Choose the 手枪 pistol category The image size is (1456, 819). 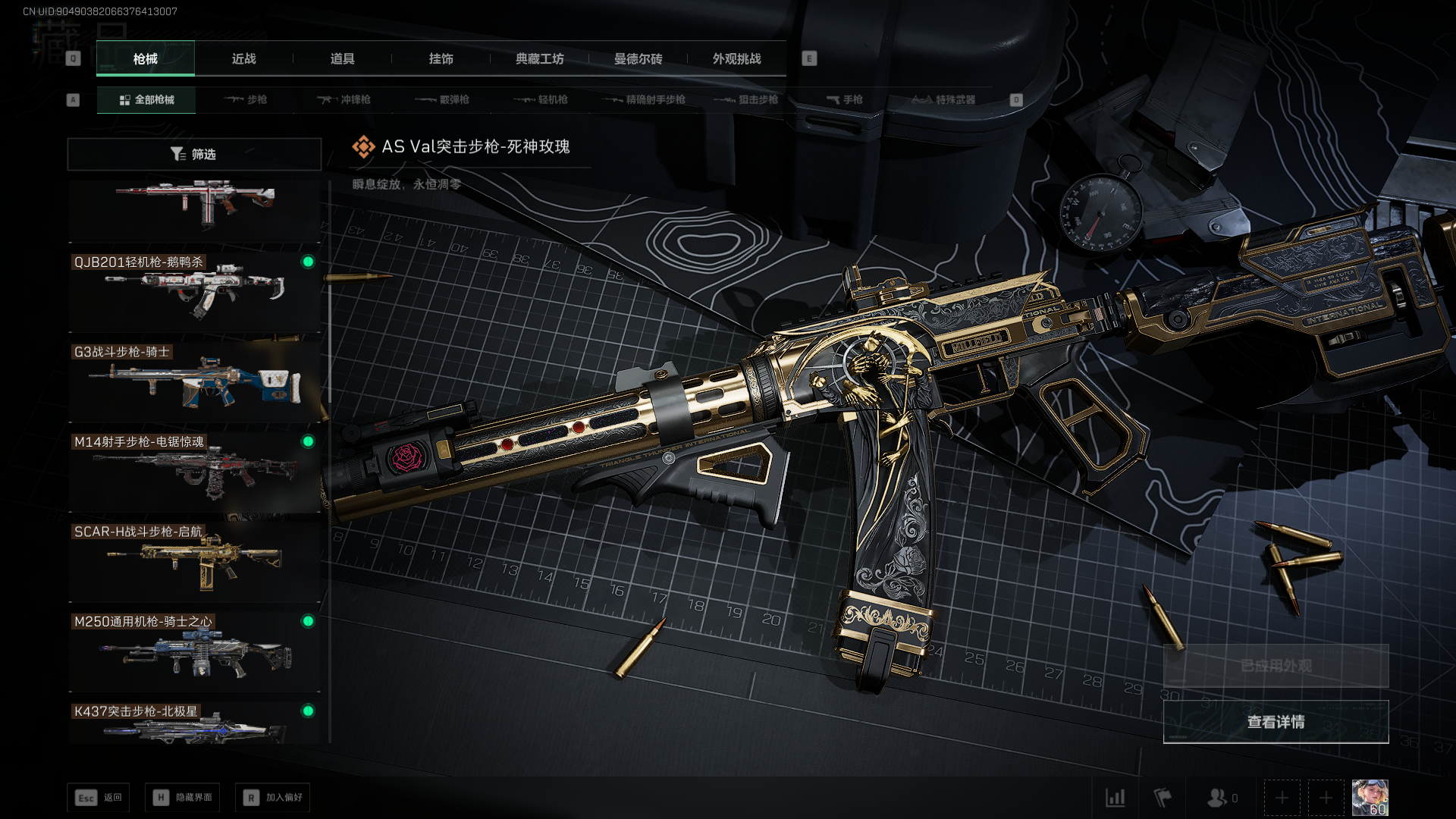844,99
